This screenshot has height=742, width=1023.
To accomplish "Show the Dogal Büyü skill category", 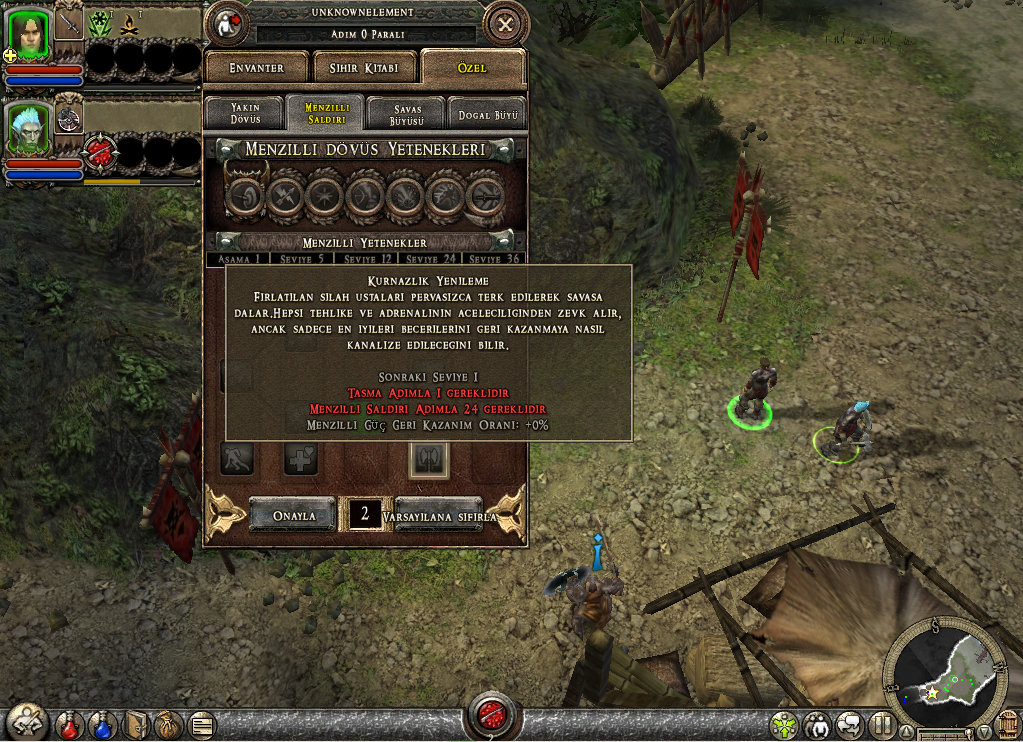I will click(486, 114).
